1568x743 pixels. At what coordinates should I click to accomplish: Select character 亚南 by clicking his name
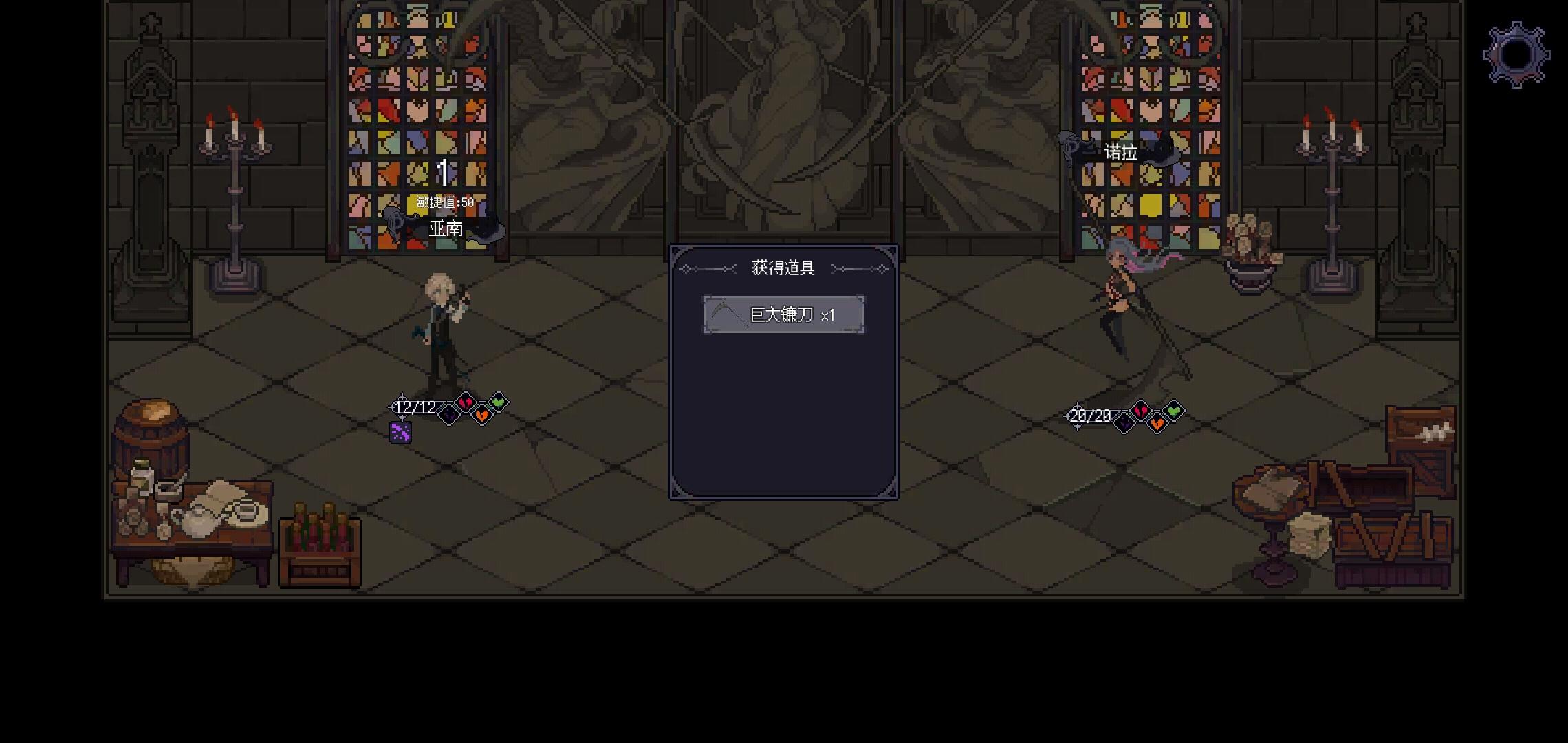coord(444,227)
